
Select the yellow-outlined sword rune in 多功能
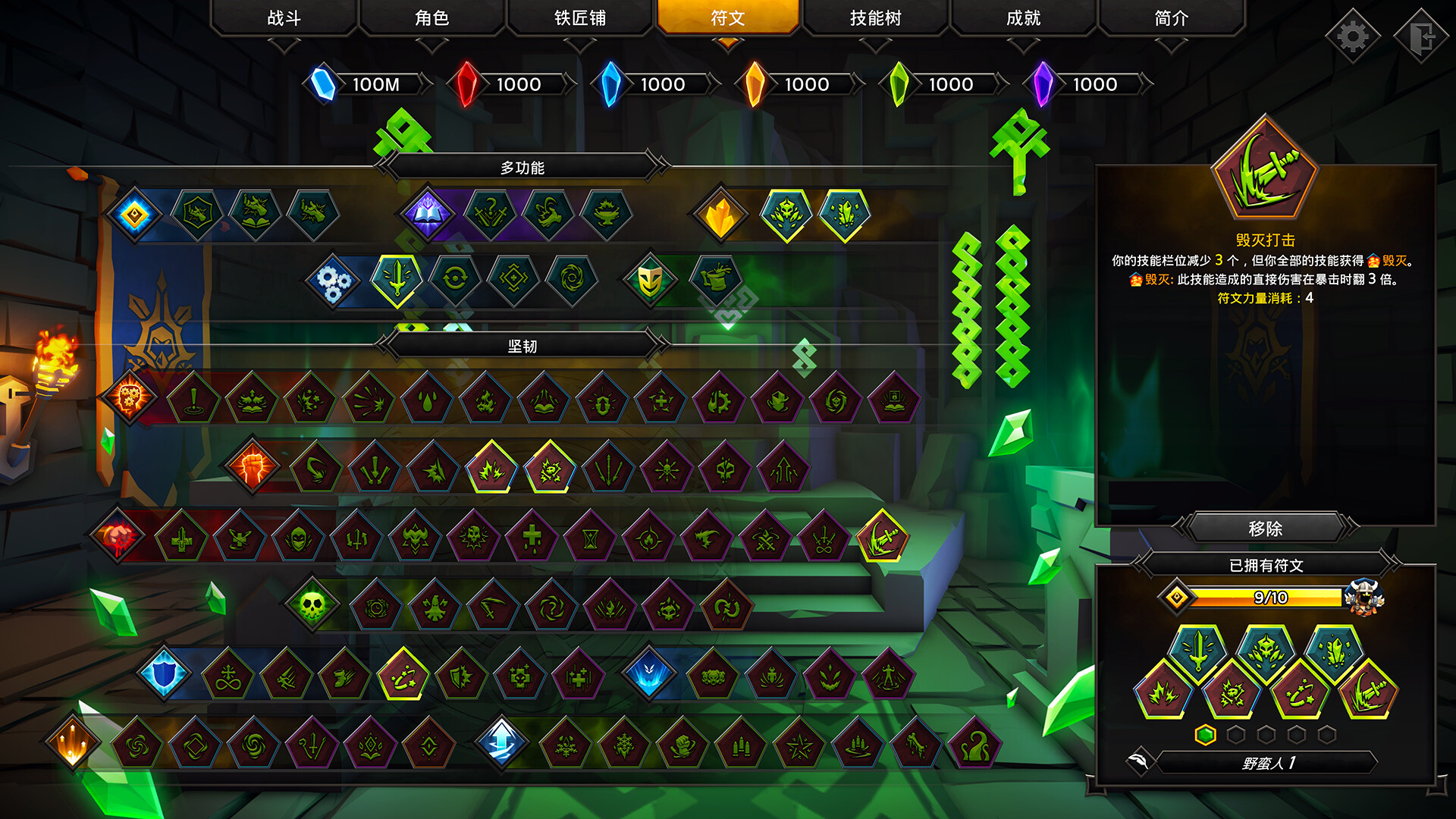click(396, 279)
